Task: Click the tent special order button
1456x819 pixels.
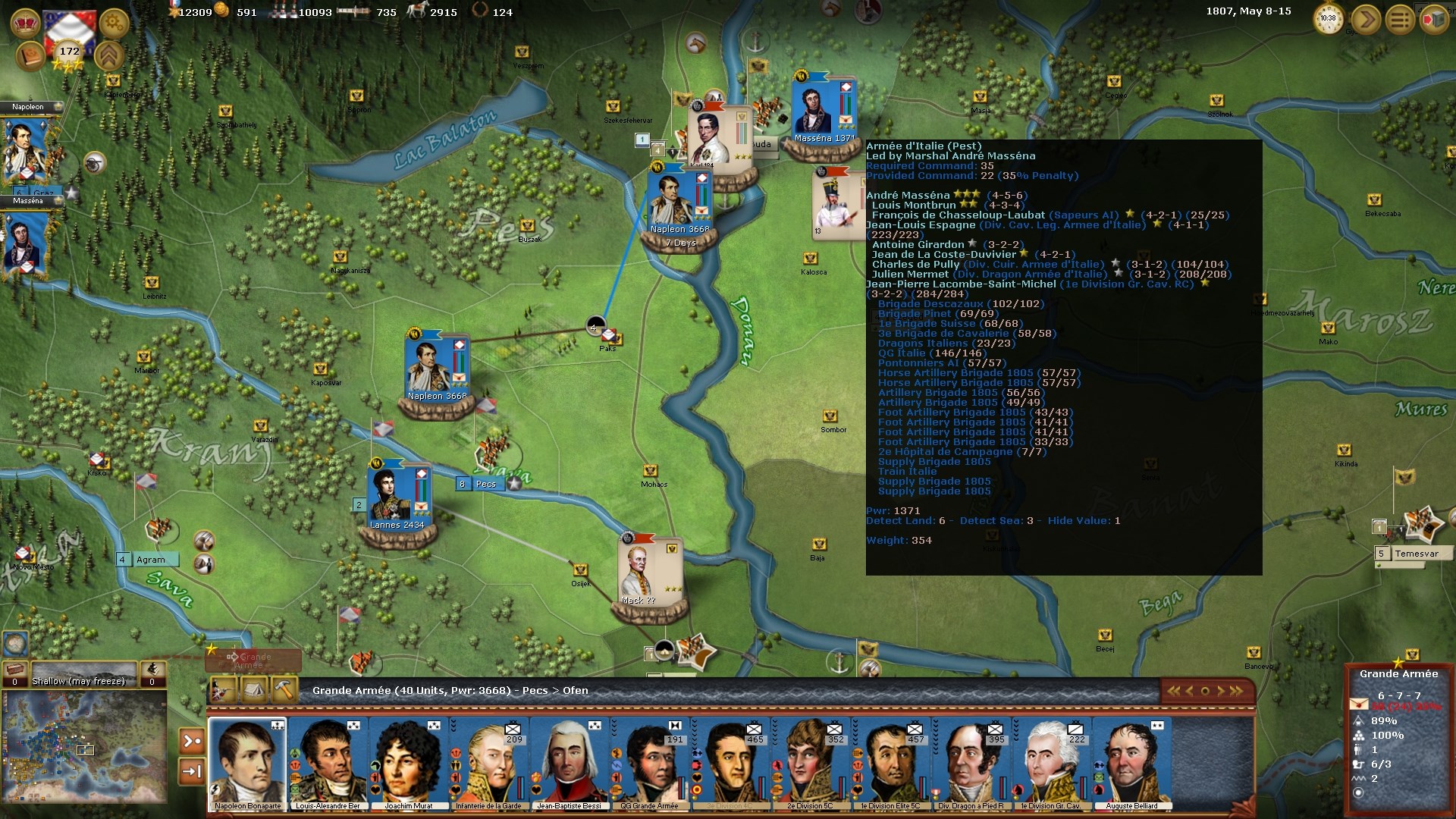Action: click(x=254, y=690)
